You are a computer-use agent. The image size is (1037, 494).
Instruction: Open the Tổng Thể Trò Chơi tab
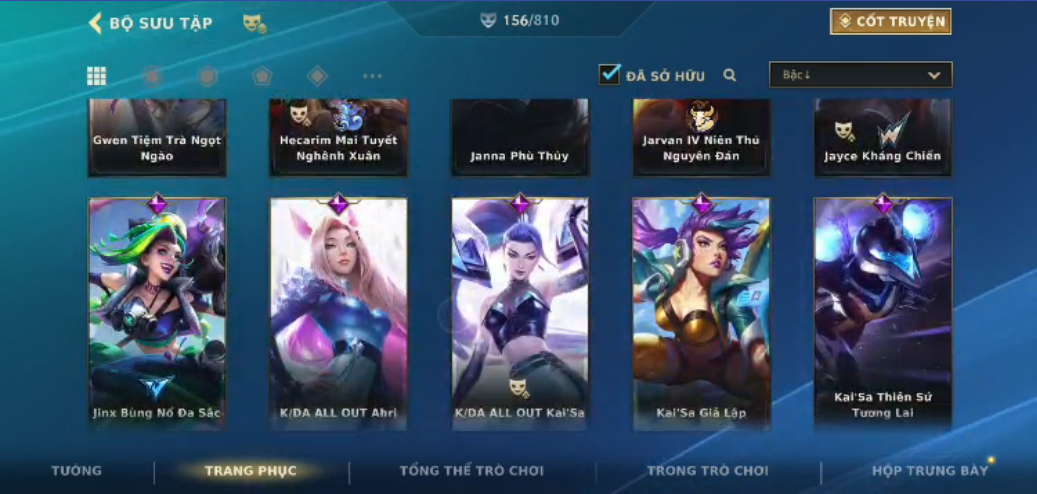[471, 470]
